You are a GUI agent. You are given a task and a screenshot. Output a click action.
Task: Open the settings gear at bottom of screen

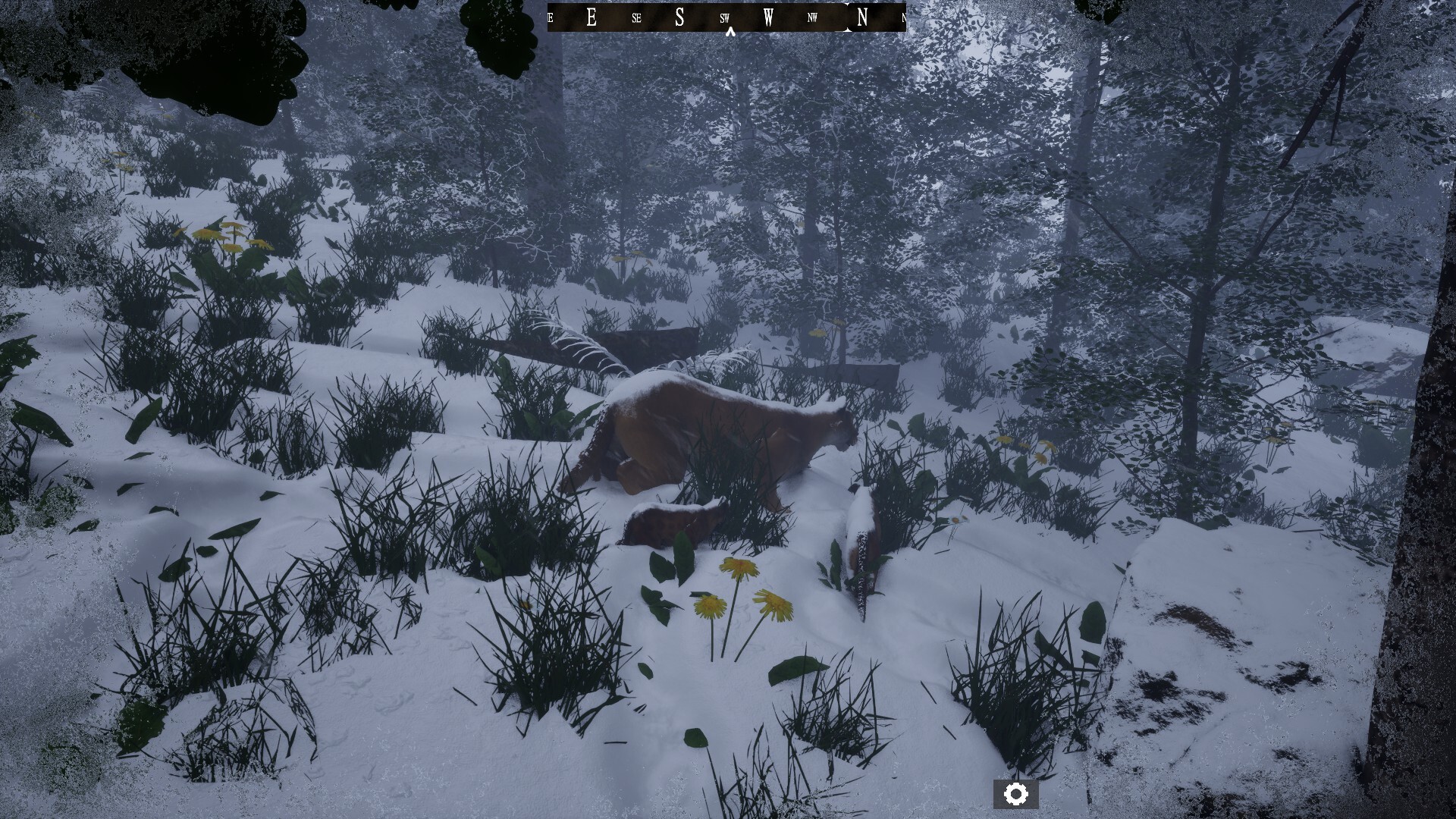(1017, 793)
